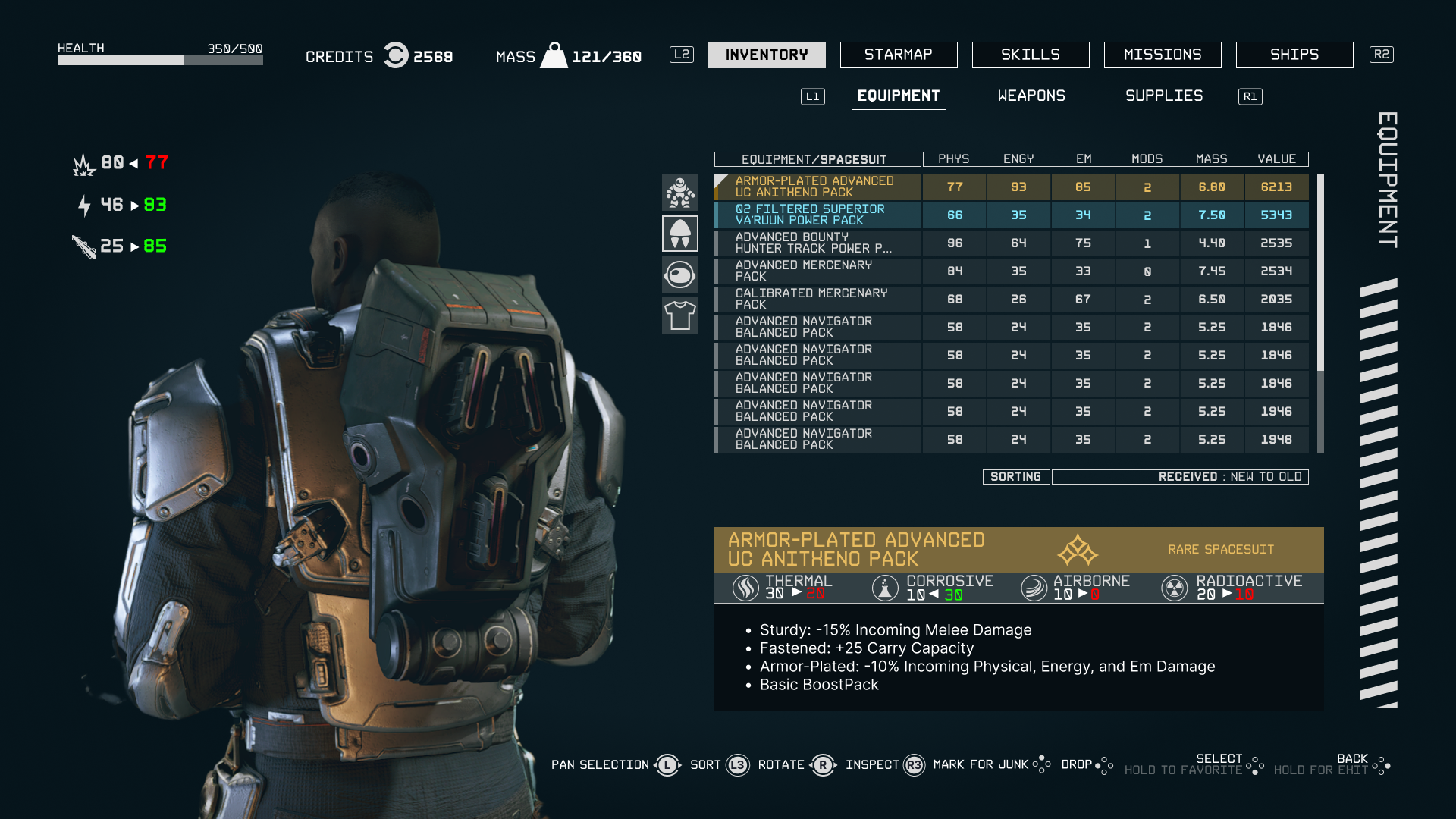The width and height of the screenshot is (1456, 819).
Task: Click the credits coin icon
Action: pos(395,55)
